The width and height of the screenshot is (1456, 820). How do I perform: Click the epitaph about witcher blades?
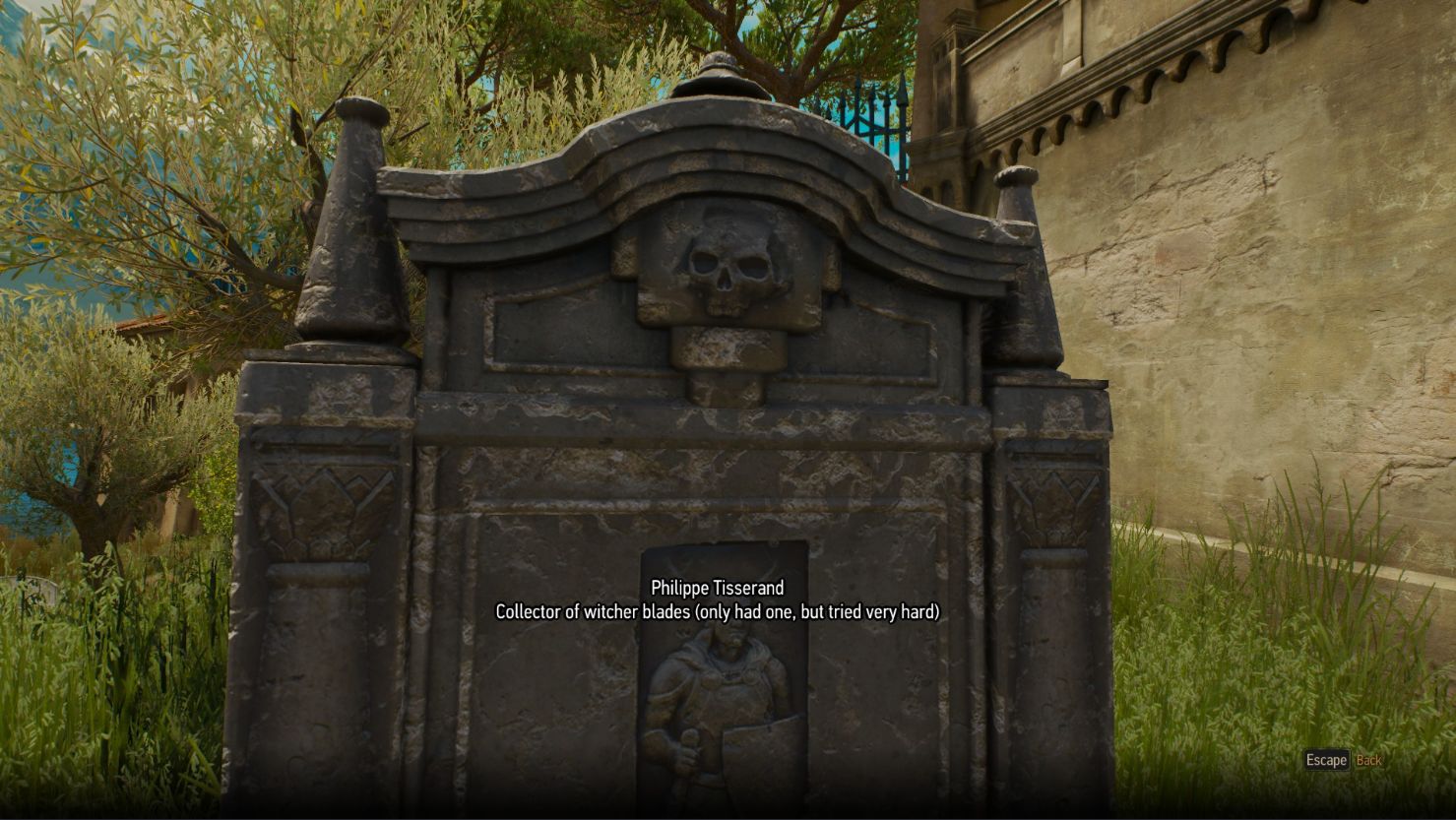click(718, 611)
